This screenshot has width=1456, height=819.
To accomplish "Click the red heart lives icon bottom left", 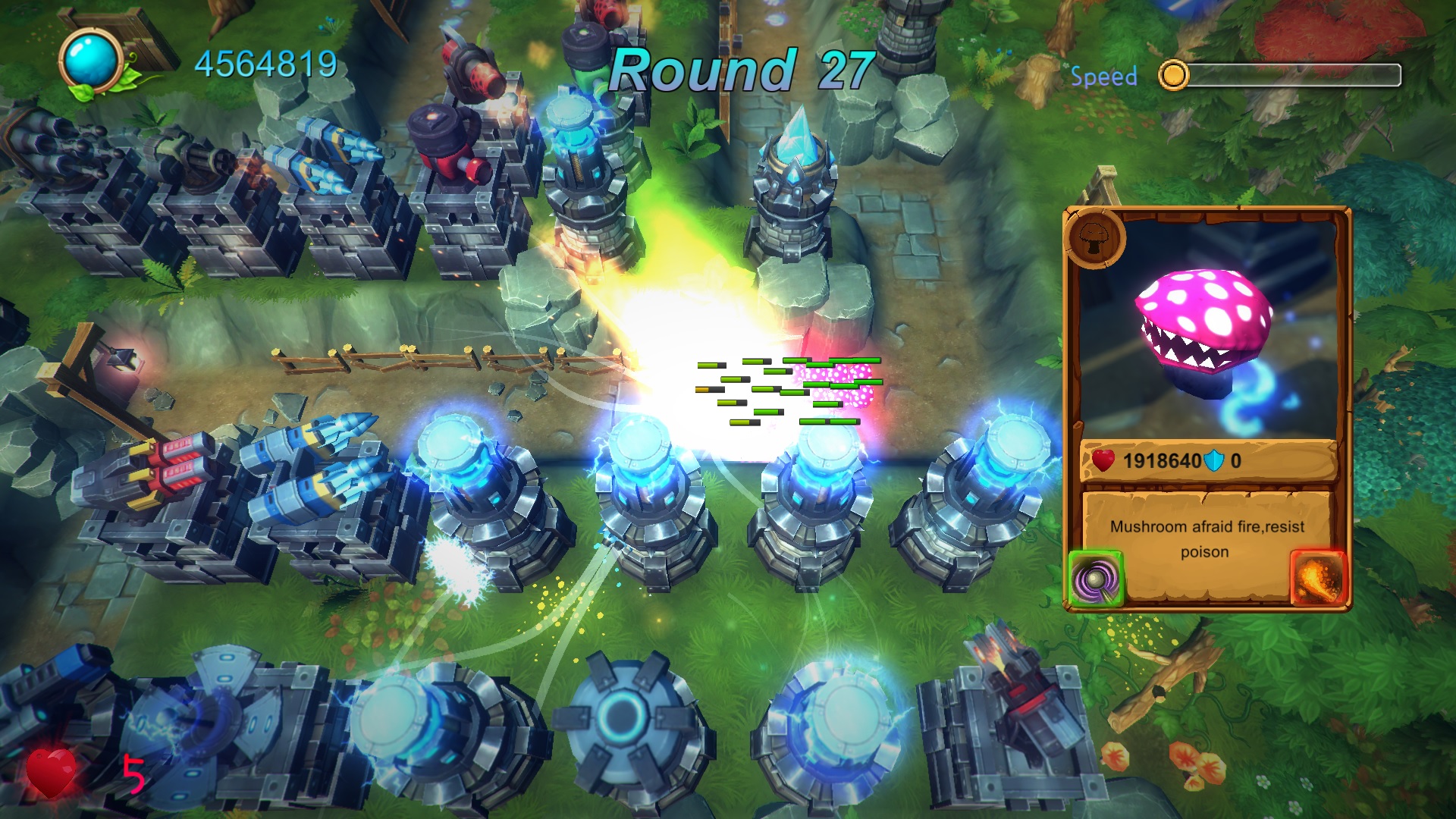I will [52, 774].
